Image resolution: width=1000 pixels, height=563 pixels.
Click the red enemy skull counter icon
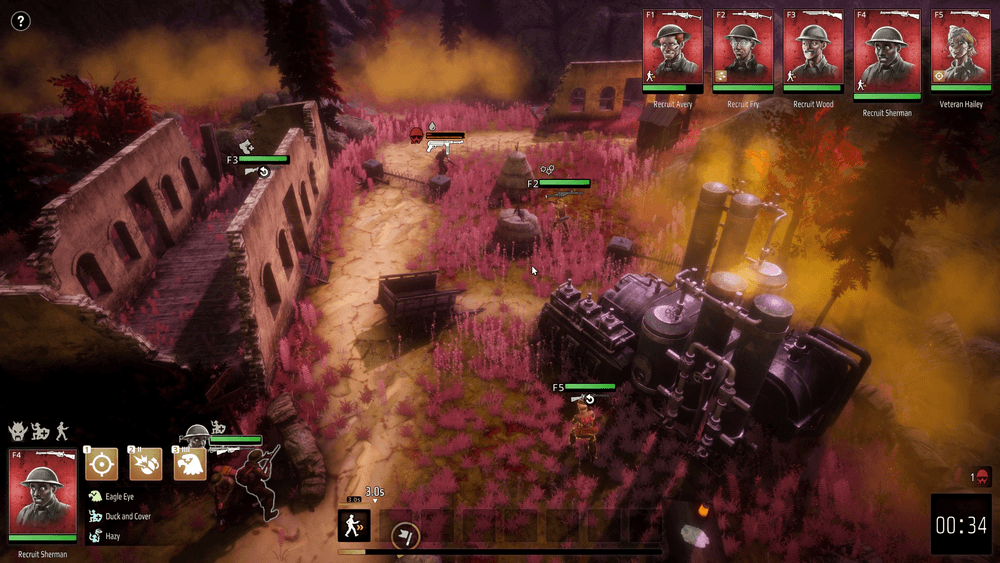click(x=982, y=477)
